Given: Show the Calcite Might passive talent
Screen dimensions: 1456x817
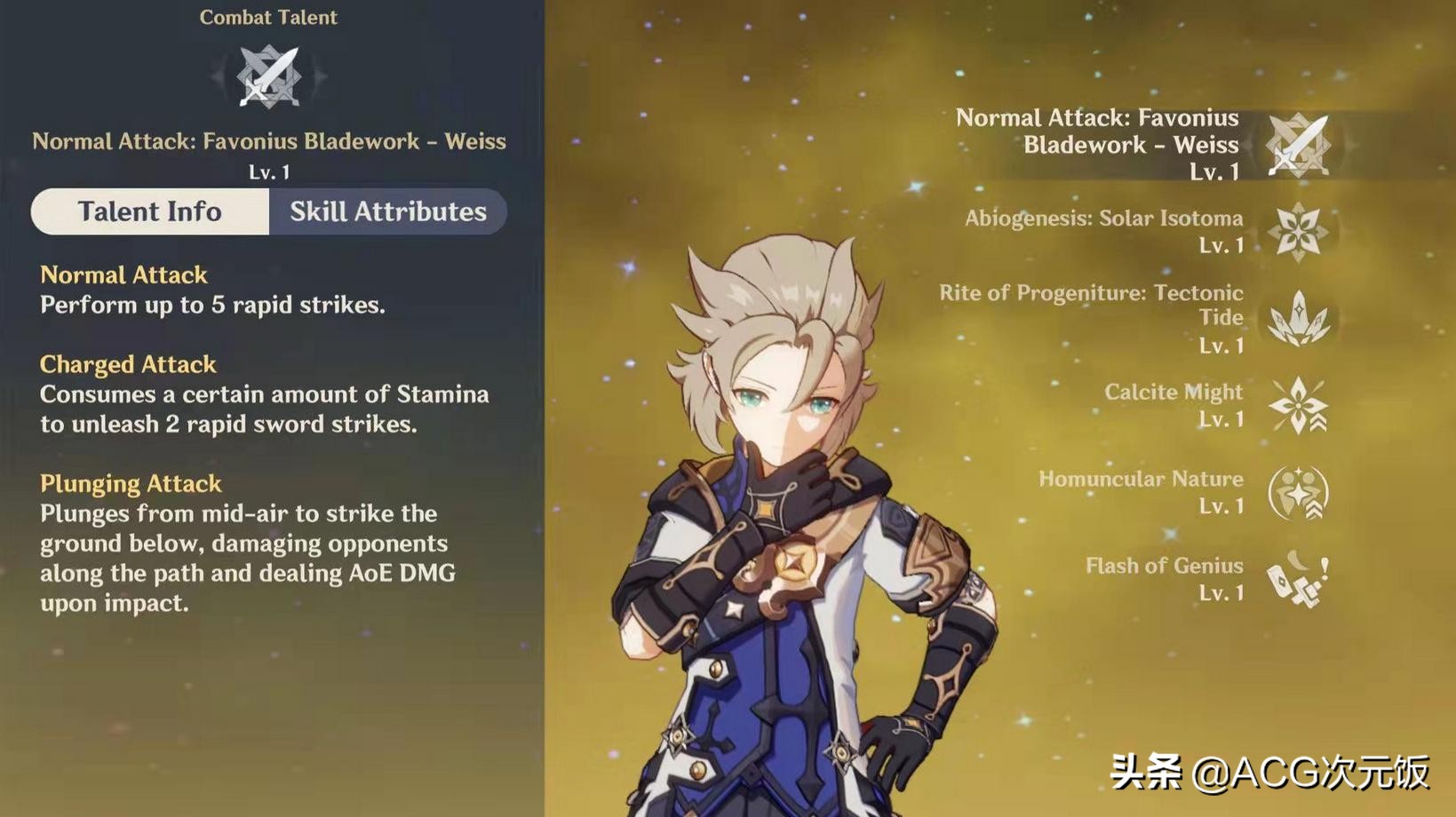Looking at the screenshot, I should point(1298,405).
